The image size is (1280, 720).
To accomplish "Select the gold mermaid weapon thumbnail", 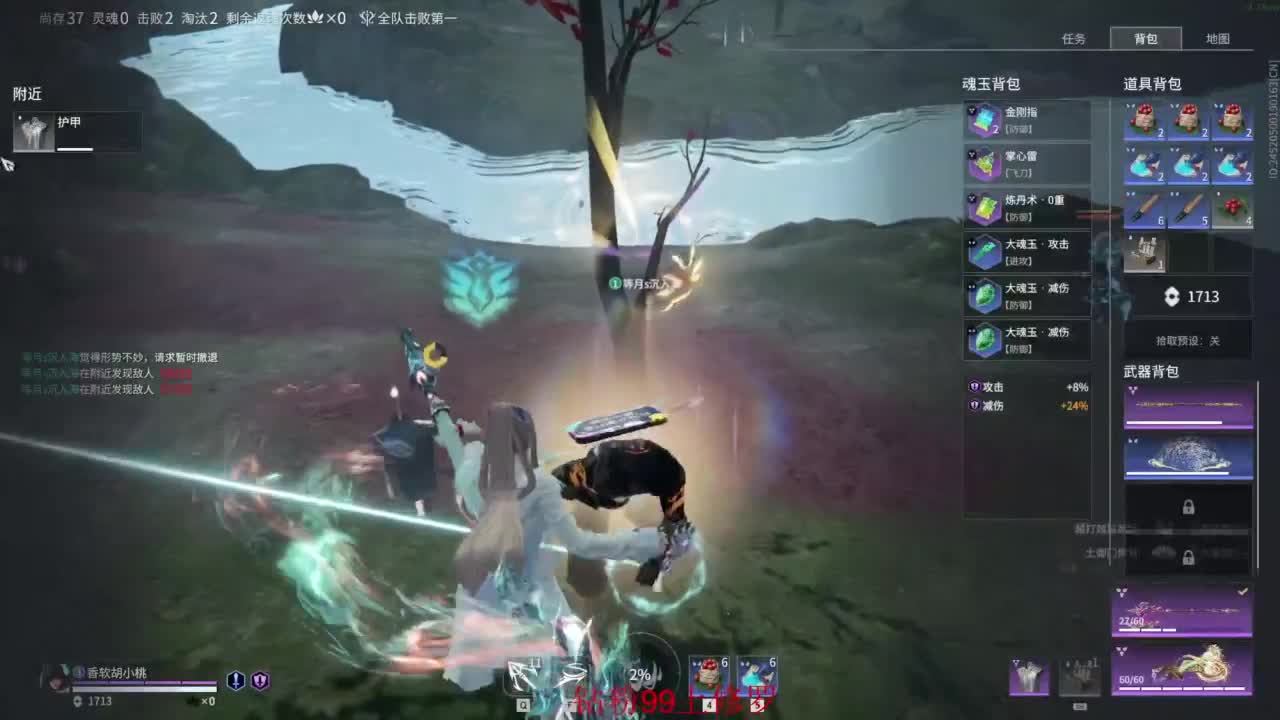I will coord(1188,666).
